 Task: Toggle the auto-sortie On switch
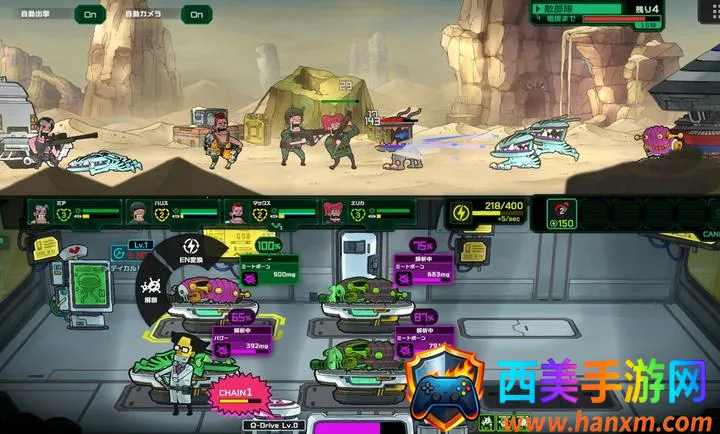[x=91, y=14]
